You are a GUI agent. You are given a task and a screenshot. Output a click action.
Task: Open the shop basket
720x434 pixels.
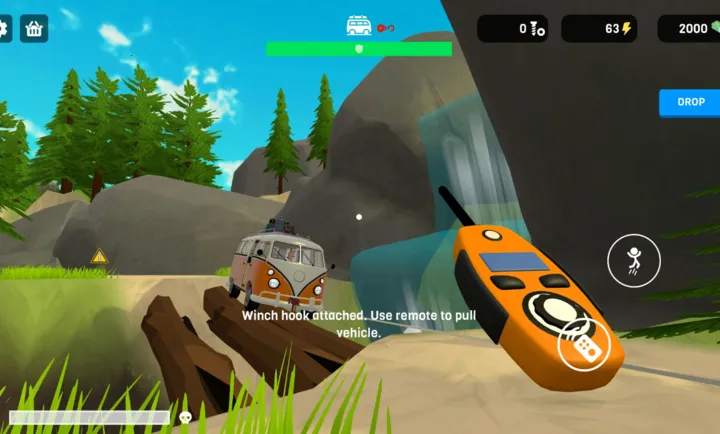[34, 28]
